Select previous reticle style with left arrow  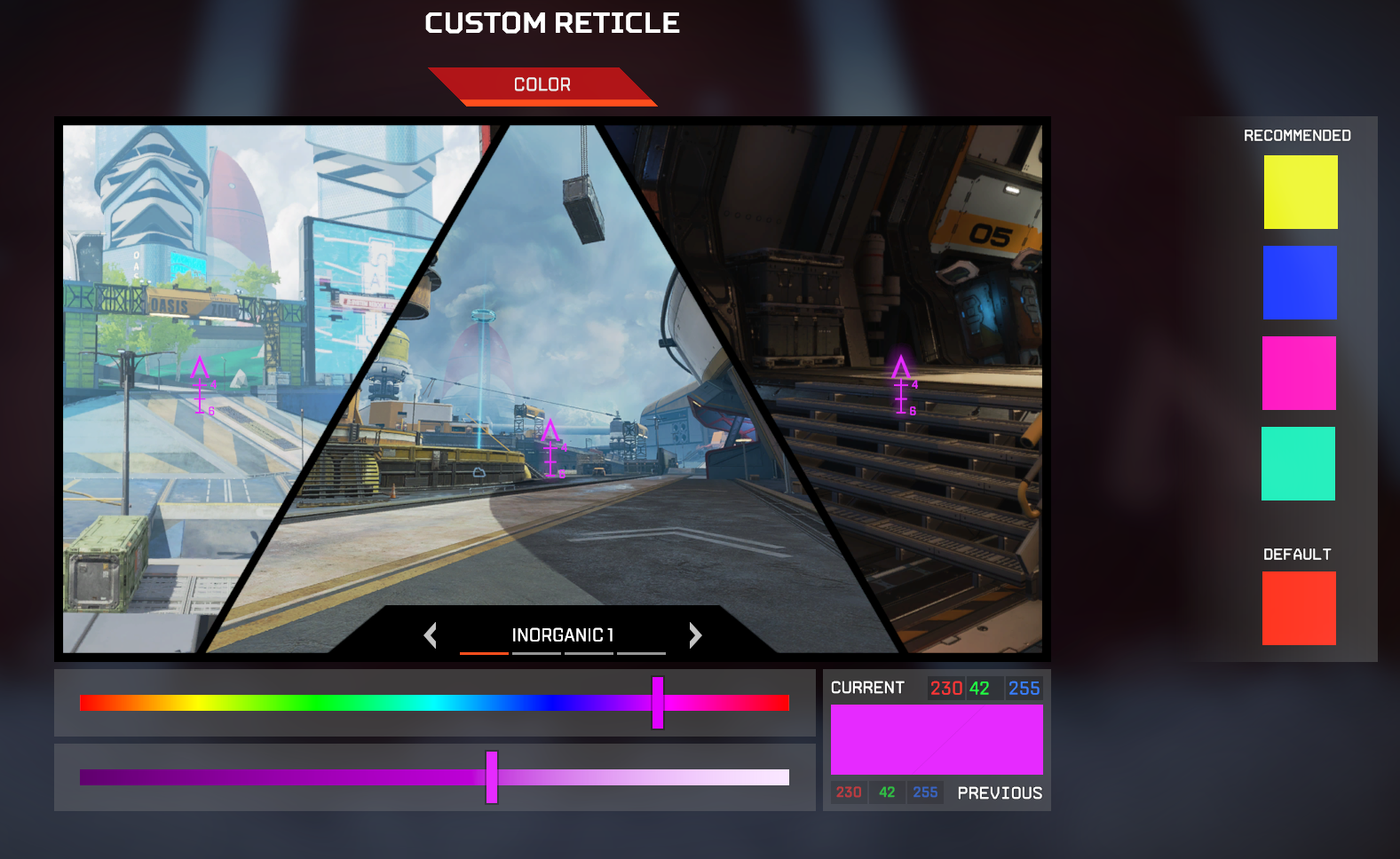[x=431, y=635]
